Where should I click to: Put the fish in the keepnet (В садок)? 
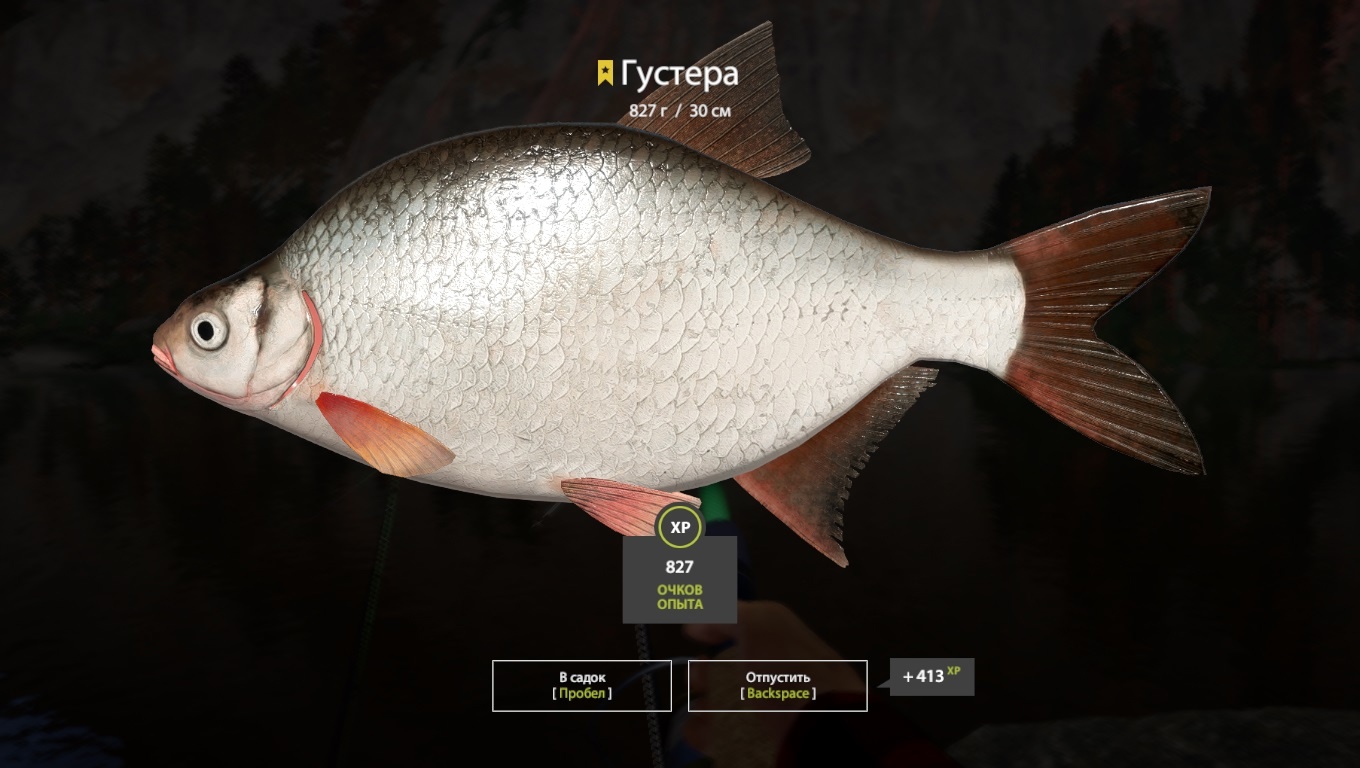581,685
